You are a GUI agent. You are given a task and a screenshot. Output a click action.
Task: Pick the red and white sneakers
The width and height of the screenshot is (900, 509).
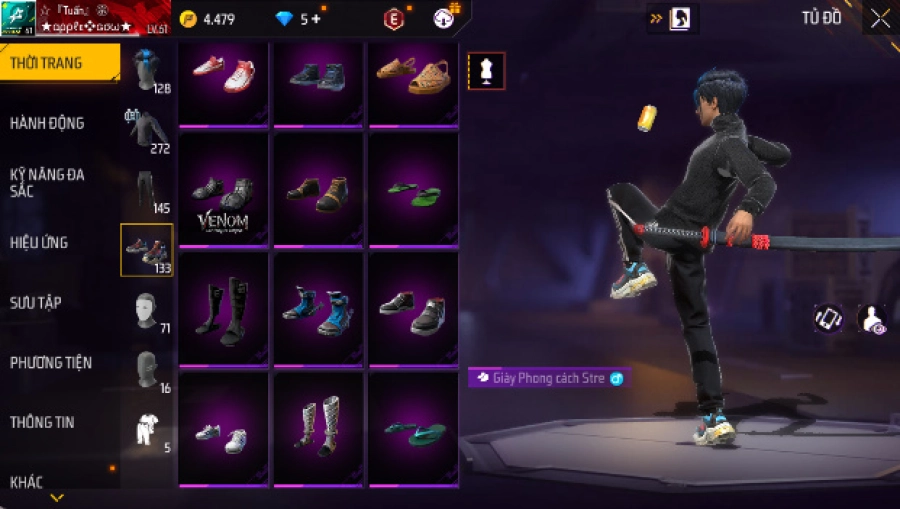[223, 75]
